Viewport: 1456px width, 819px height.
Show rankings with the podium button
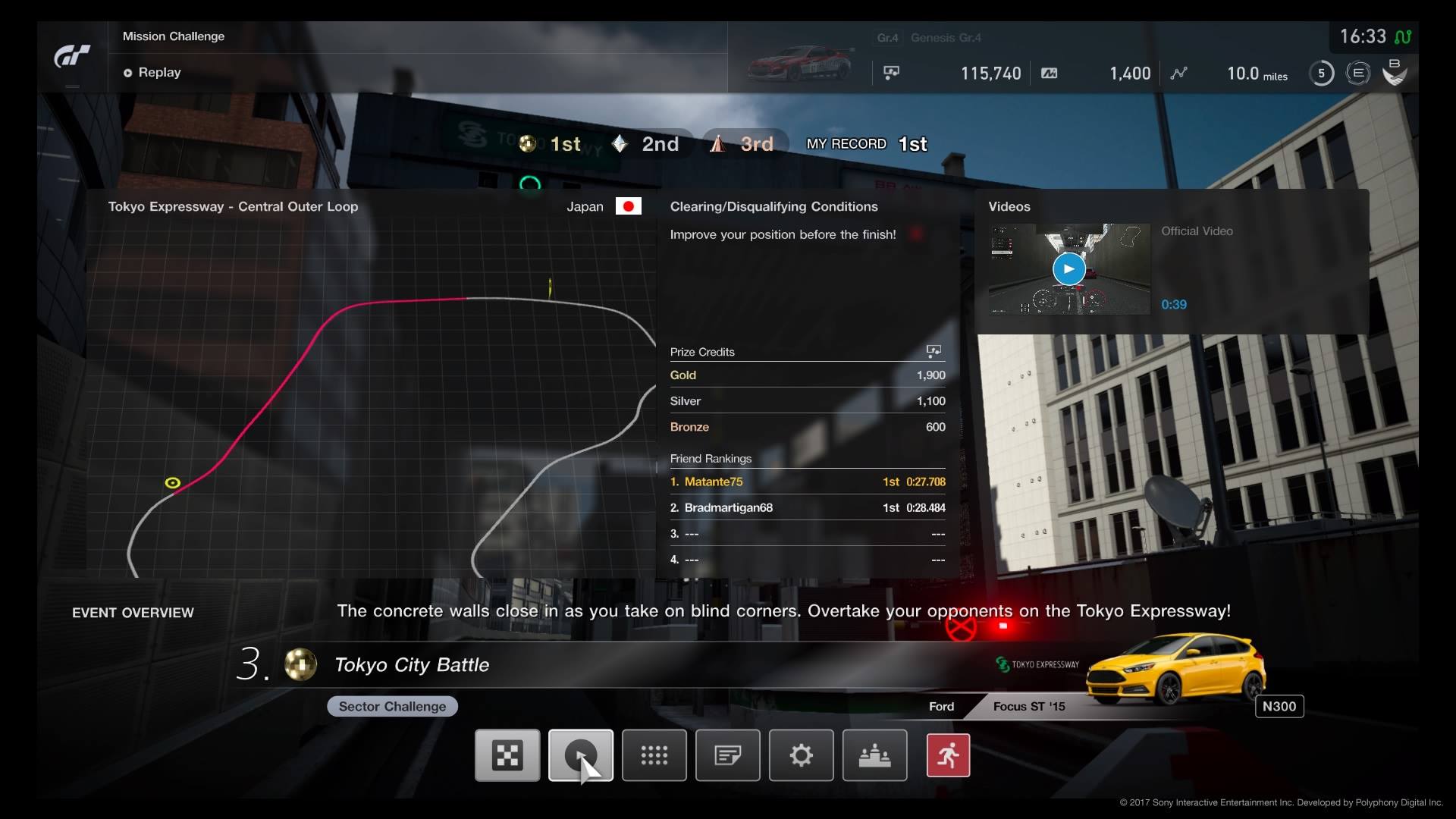click(875, 755)
